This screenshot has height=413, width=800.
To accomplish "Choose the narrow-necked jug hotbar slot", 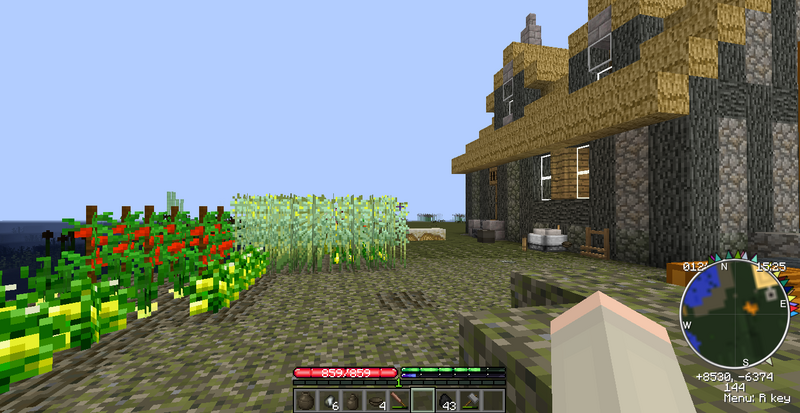I will click(x=351, y=401).
